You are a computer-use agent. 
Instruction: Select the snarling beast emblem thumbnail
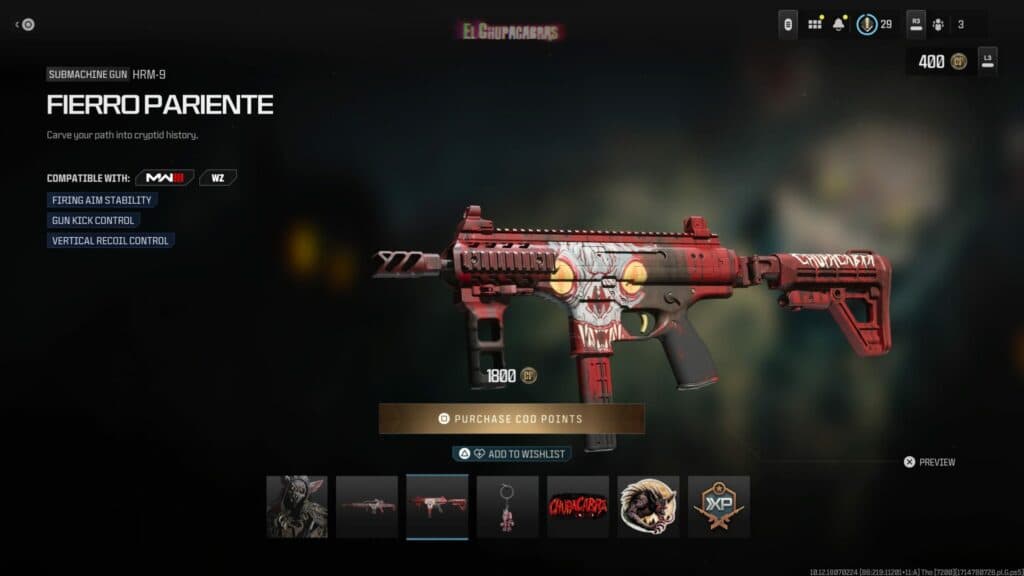(648, 507)
